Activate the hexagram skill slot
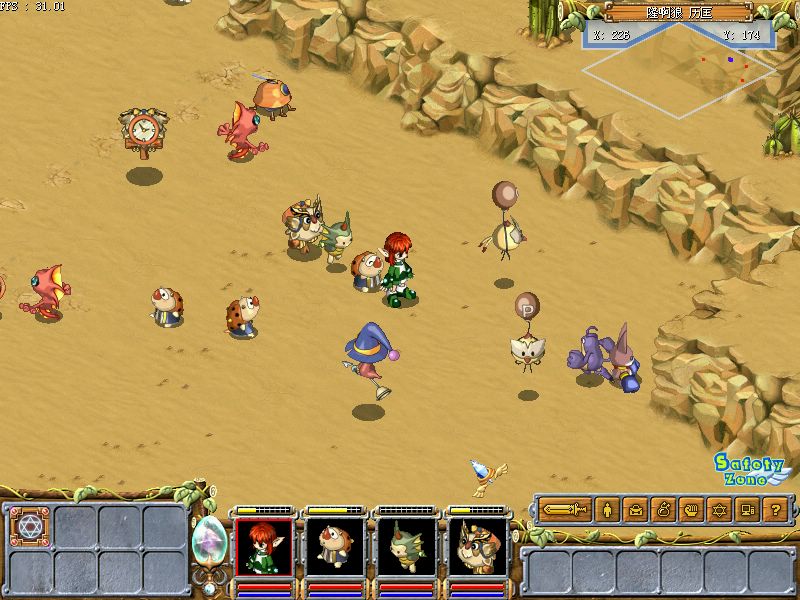 [27, 525]
